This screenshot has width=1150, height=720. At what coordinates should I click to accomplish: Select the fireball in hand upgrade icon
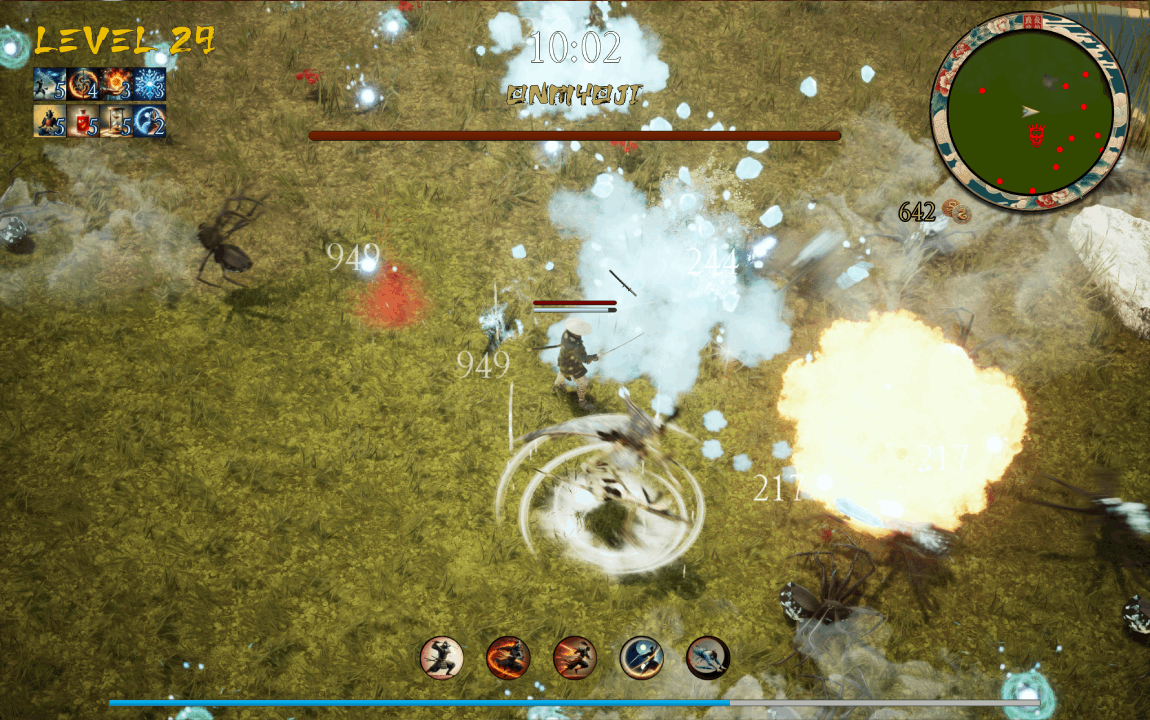pos(116,84)
